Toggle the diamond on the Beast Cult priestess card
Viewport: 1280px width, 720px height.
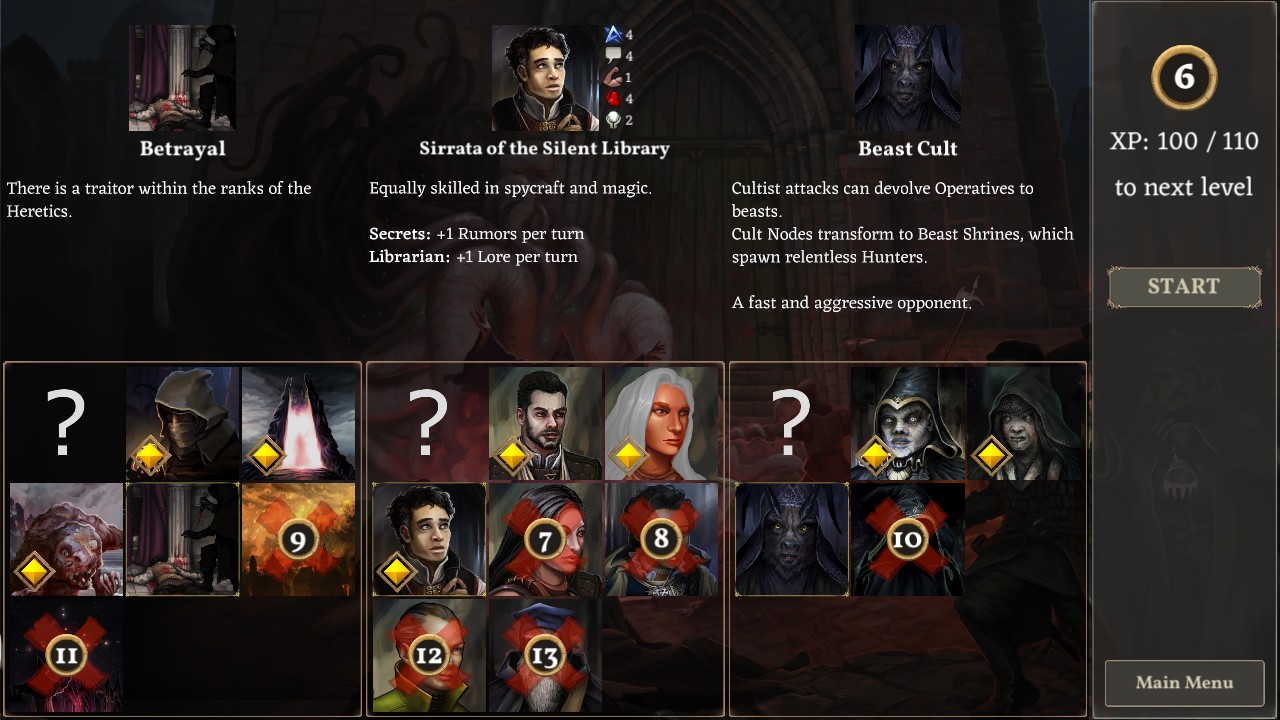pyautogui.click(x=875, y=456)
